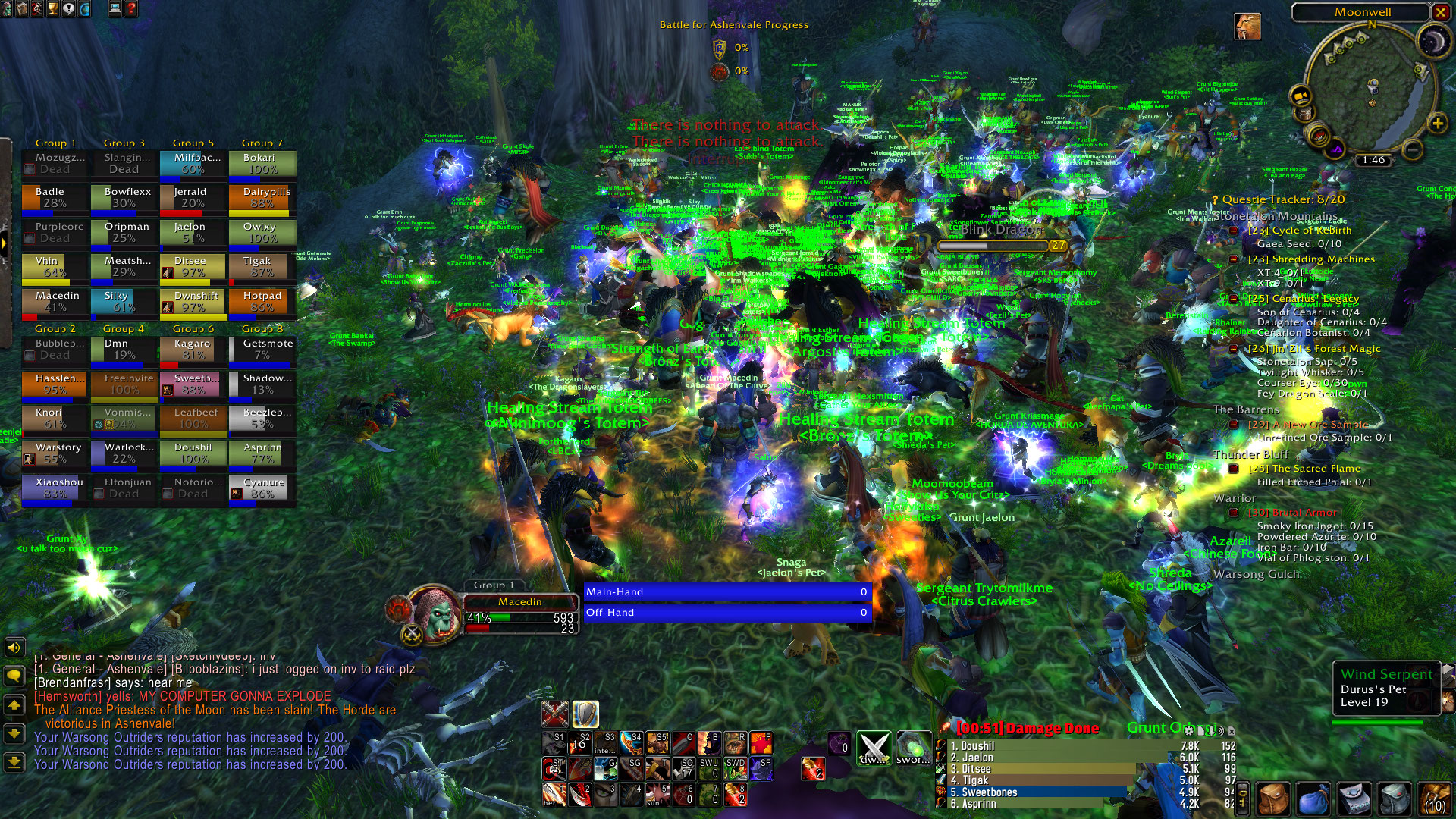The width and height of the screenshot is (1456, 819).
Task: Activate the red ability bound to F
Action: tap(761, 742)
